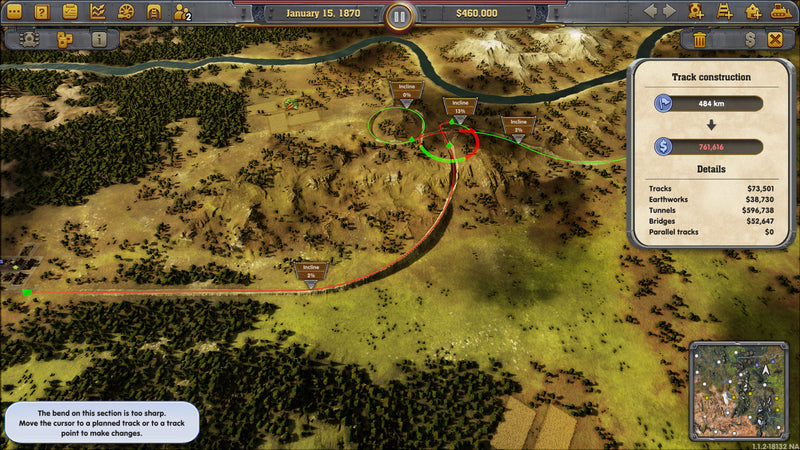800x450 pixels.
Task: Click the minimap in the corner
Action: [742, 392]
